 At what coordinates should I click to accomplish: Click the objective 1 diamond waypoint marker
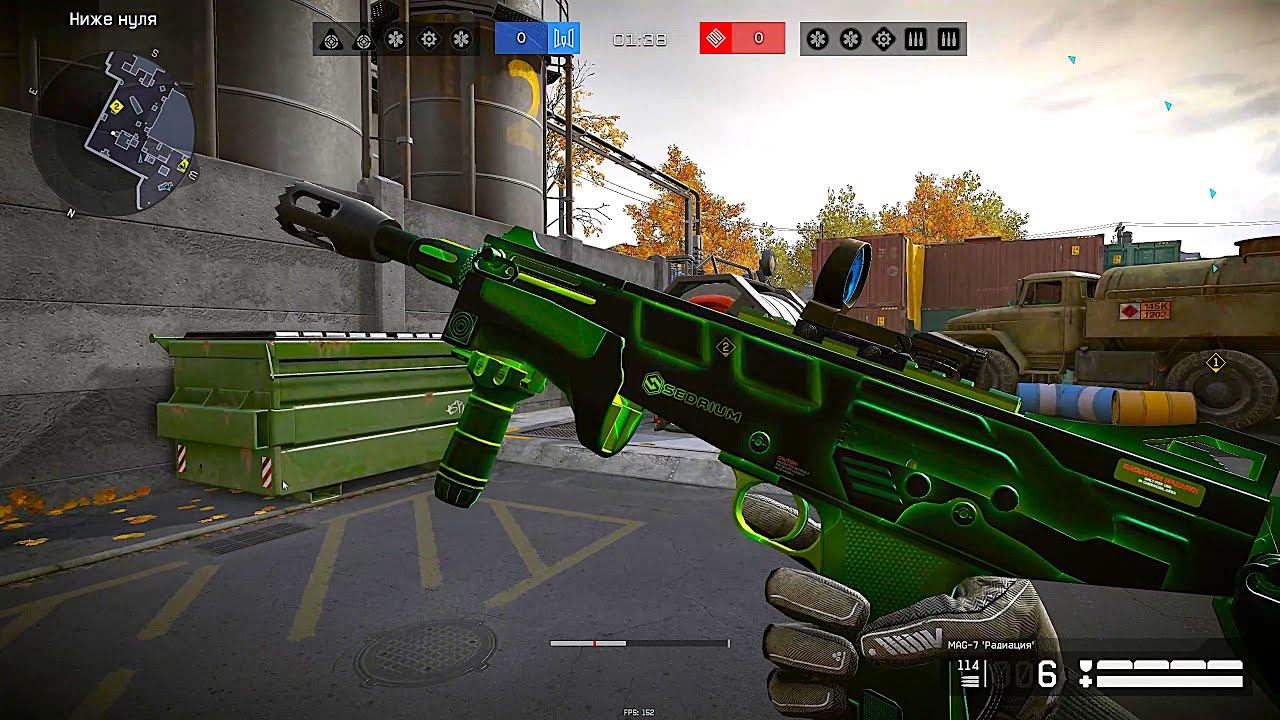click(1216, 362)
